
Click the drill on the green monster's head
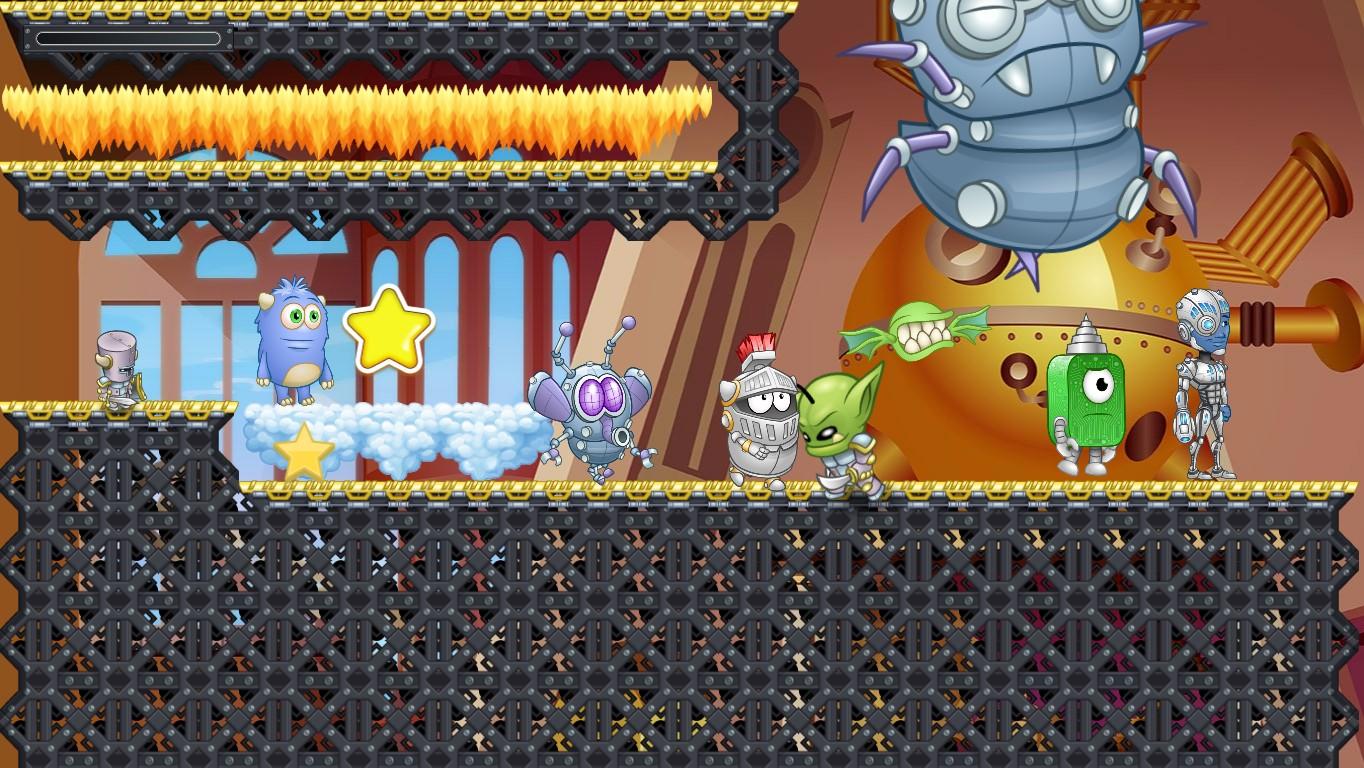[1083, 335]
